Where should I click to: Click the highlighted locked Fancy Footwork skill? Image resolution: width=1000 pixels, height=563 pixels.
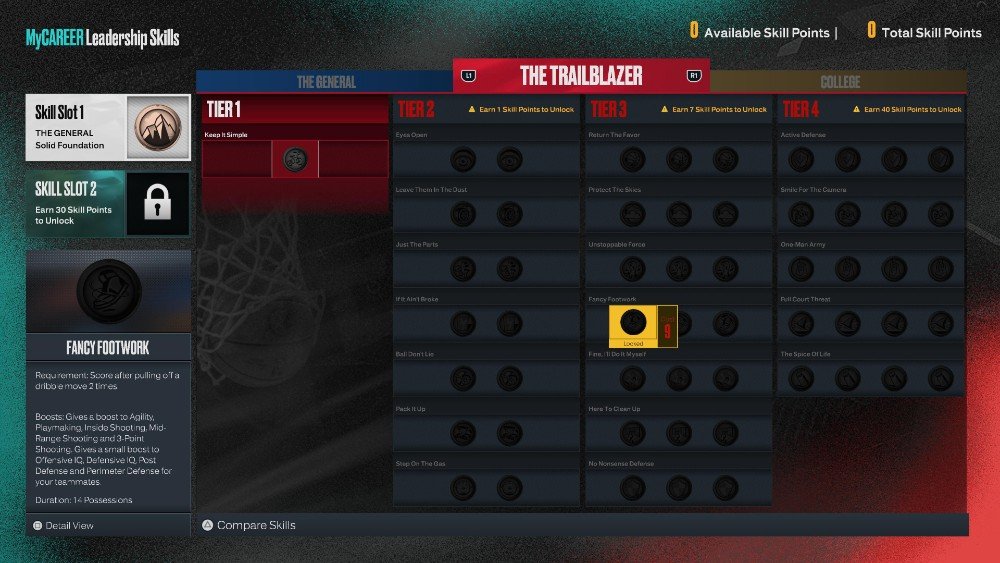click(x=643, y=326)
